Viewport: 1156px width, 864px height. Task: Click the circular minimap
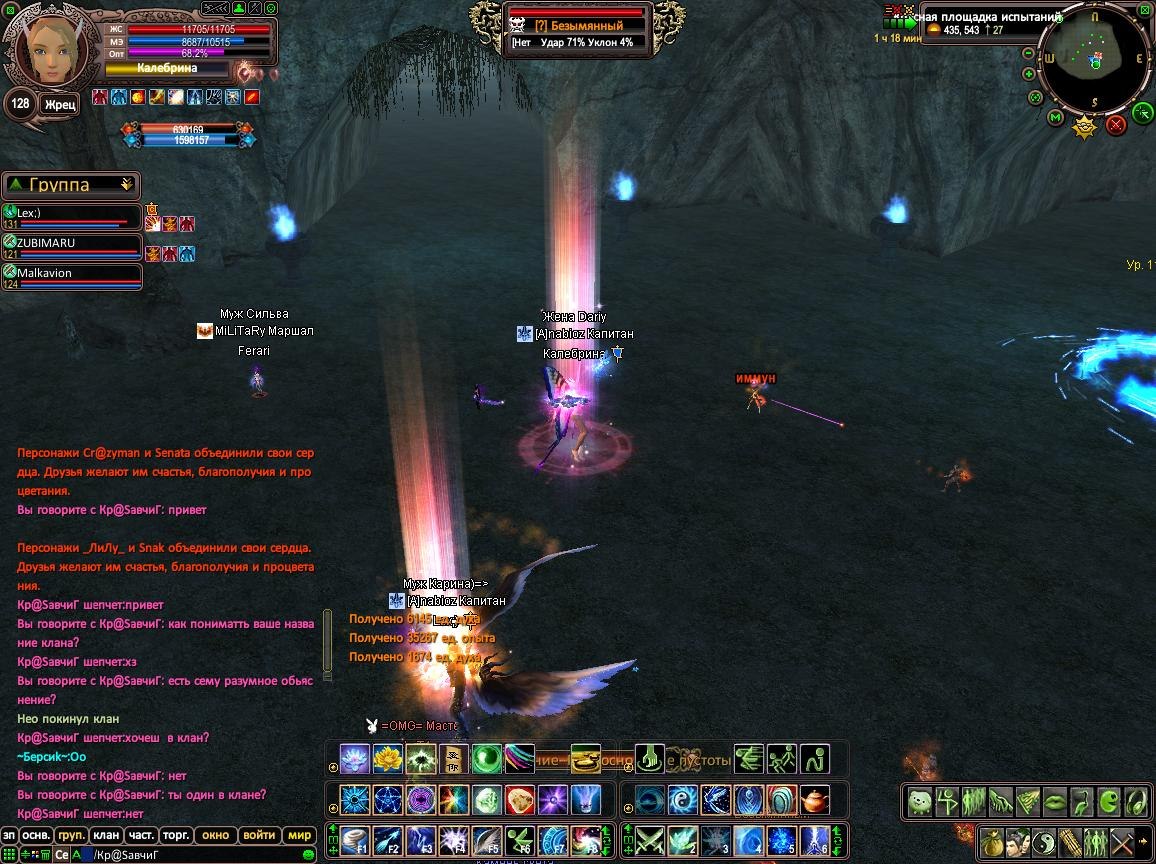(1095, 62)
